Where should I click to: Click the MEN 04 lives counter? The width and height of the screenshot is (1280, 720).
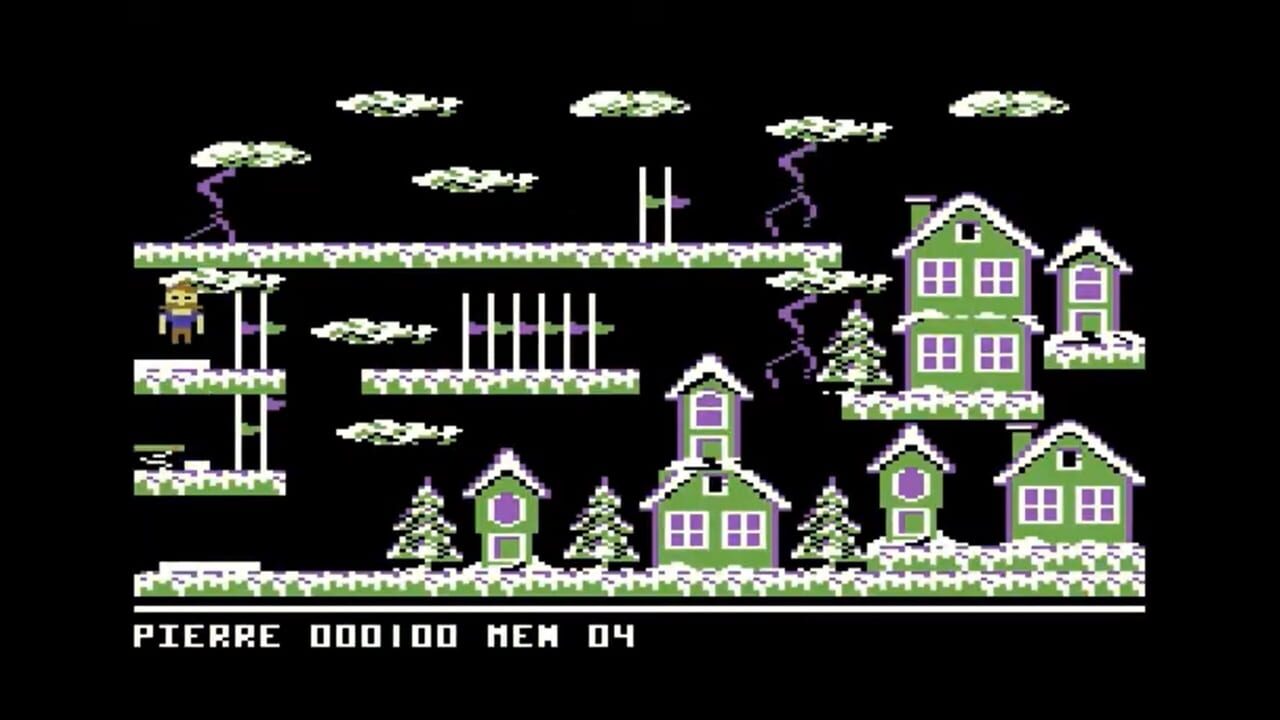[x=565, y=632]
